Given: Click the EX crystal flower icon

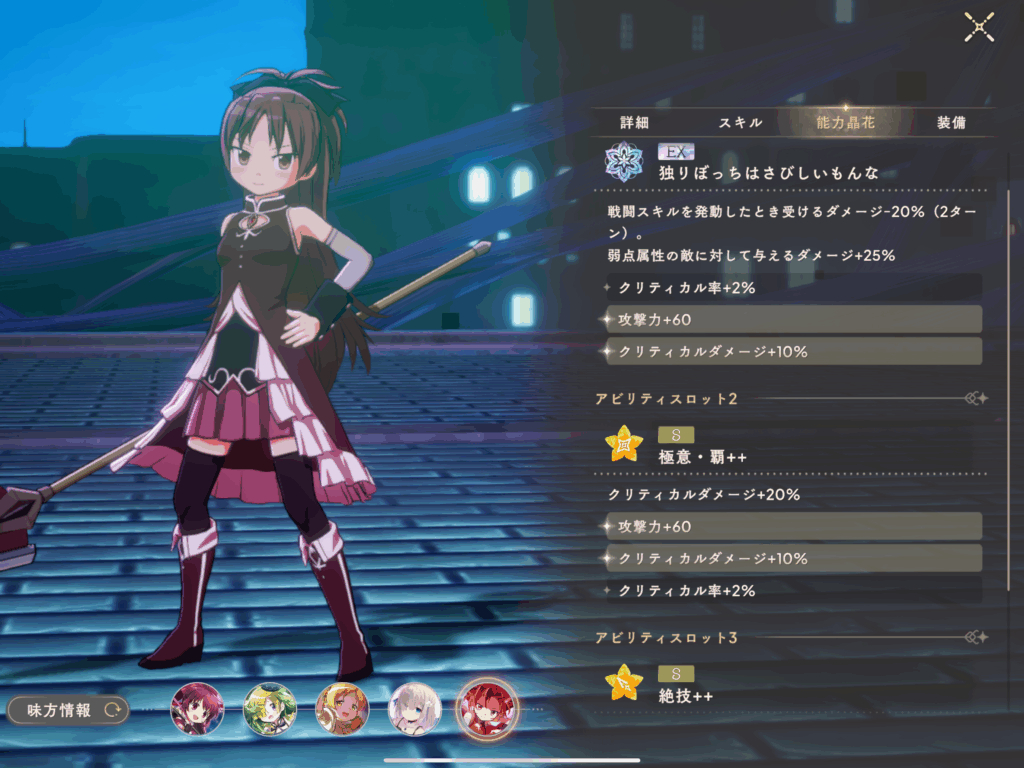Looking at the screenshot, I should click(x=624, y=162).
